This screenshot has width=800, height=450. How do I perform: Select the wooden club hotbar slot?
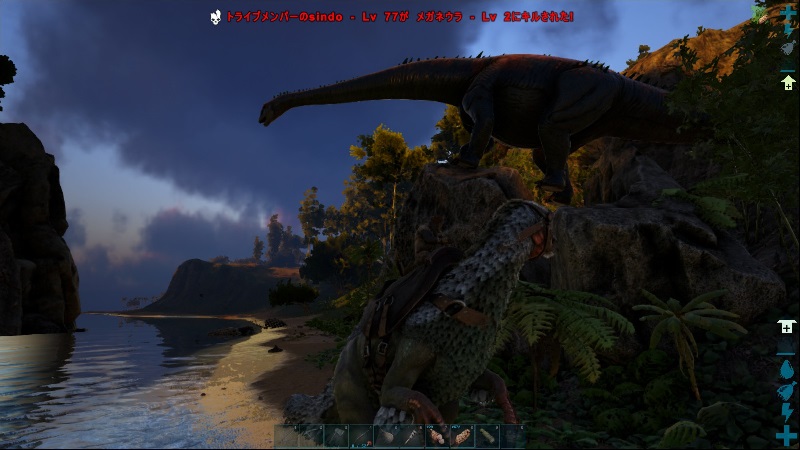click(388, 436)
